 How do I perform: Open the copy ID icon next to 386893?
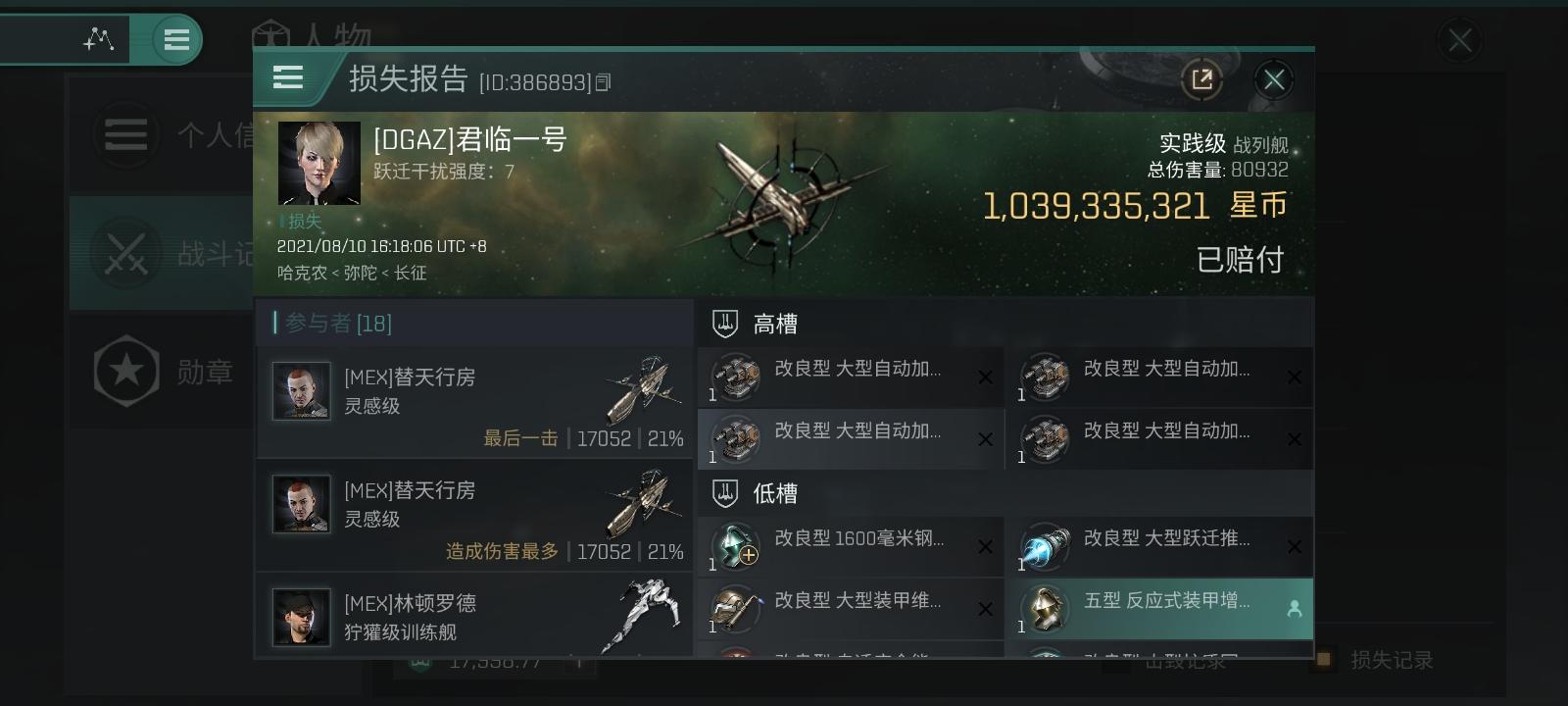coord(604,81)
